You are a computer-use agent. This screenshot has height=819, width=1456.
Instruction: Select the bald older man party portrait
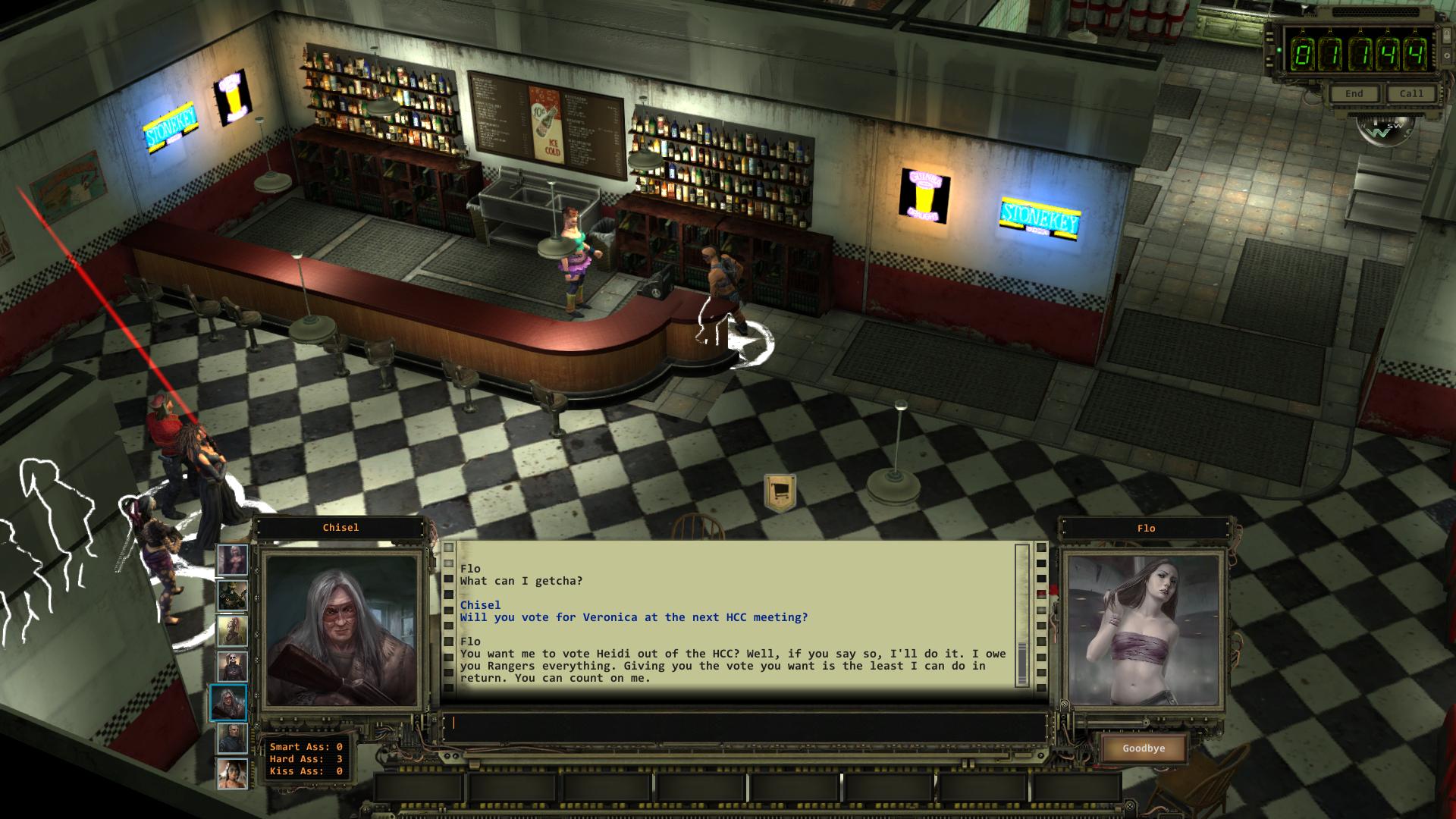pyautogui.click(x=232, y=739)
